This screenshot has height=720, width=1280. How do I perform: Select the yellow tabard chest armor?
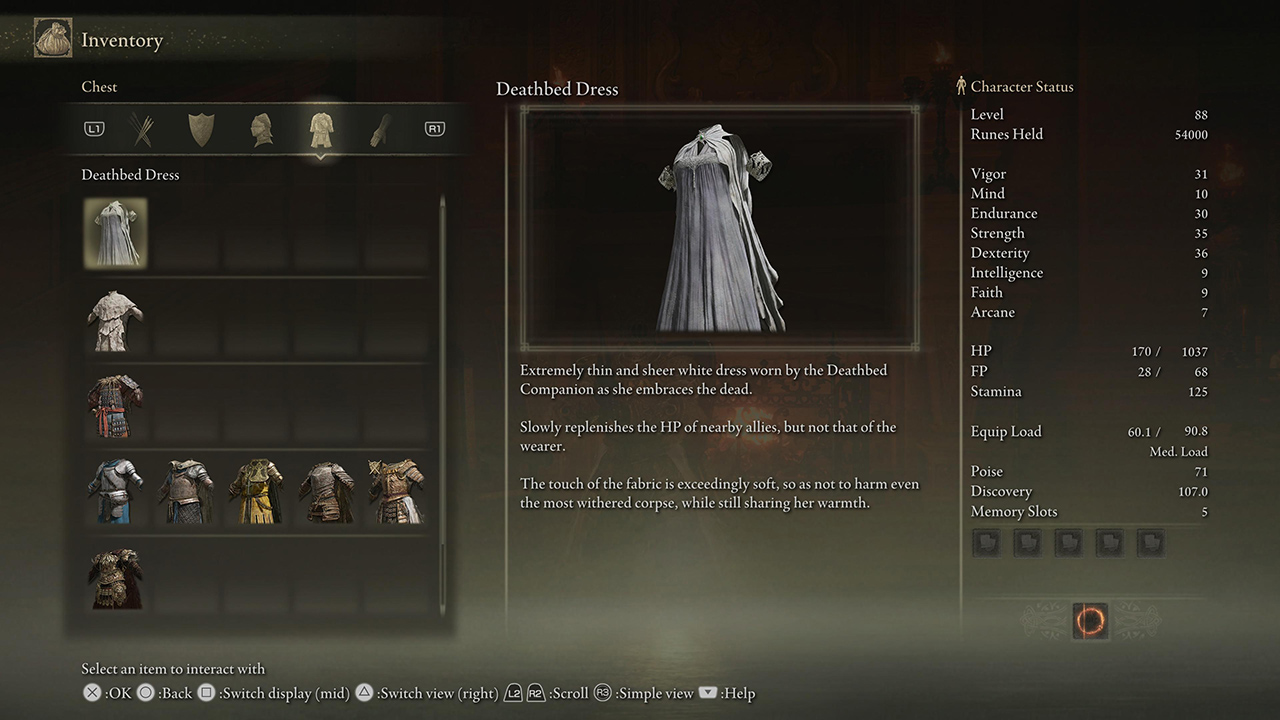tap(255, 492)
